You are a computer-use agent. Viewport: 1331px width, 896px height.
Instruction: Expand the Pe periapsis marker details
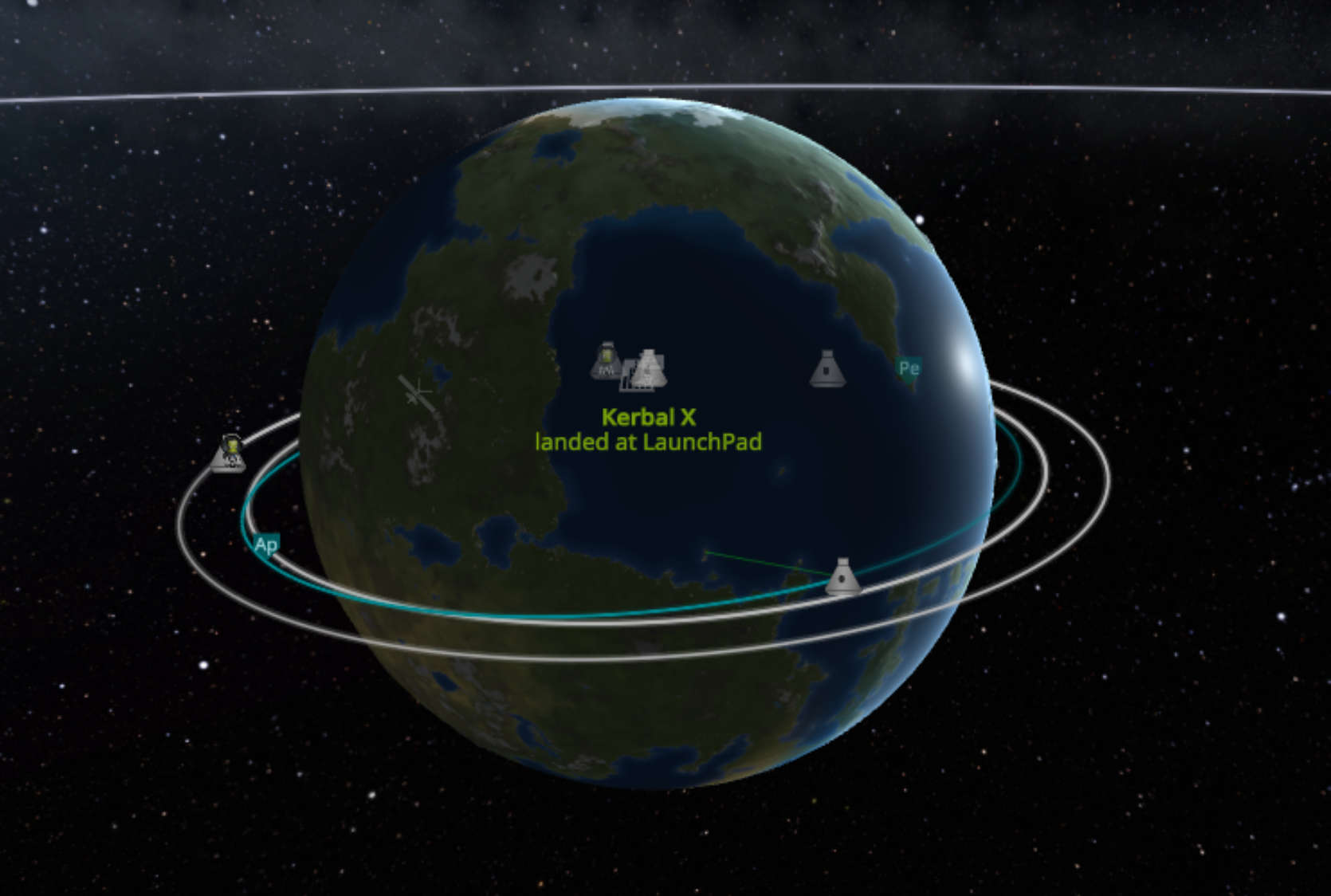pyautogui.click(x=909, y=368)
